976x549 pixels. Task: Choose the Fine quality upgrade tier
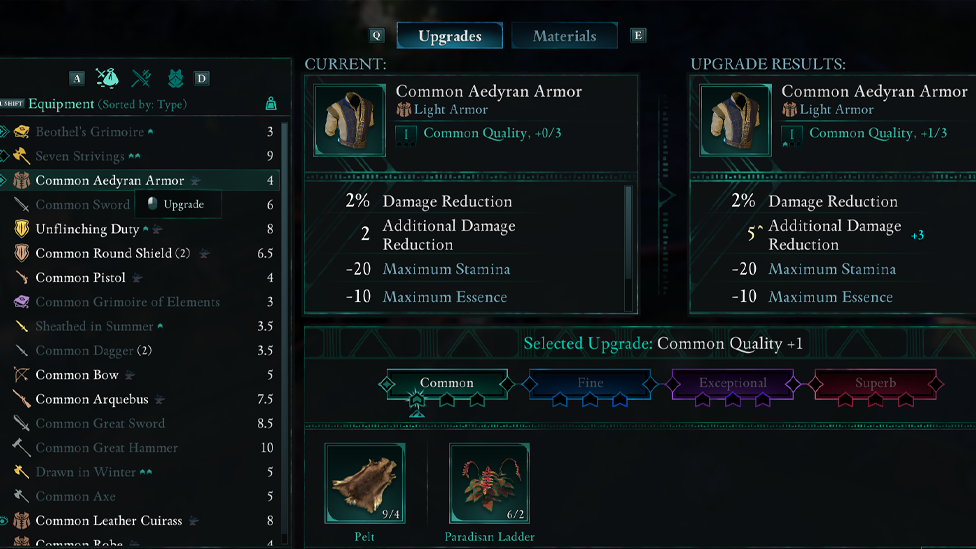pos(590,384)
